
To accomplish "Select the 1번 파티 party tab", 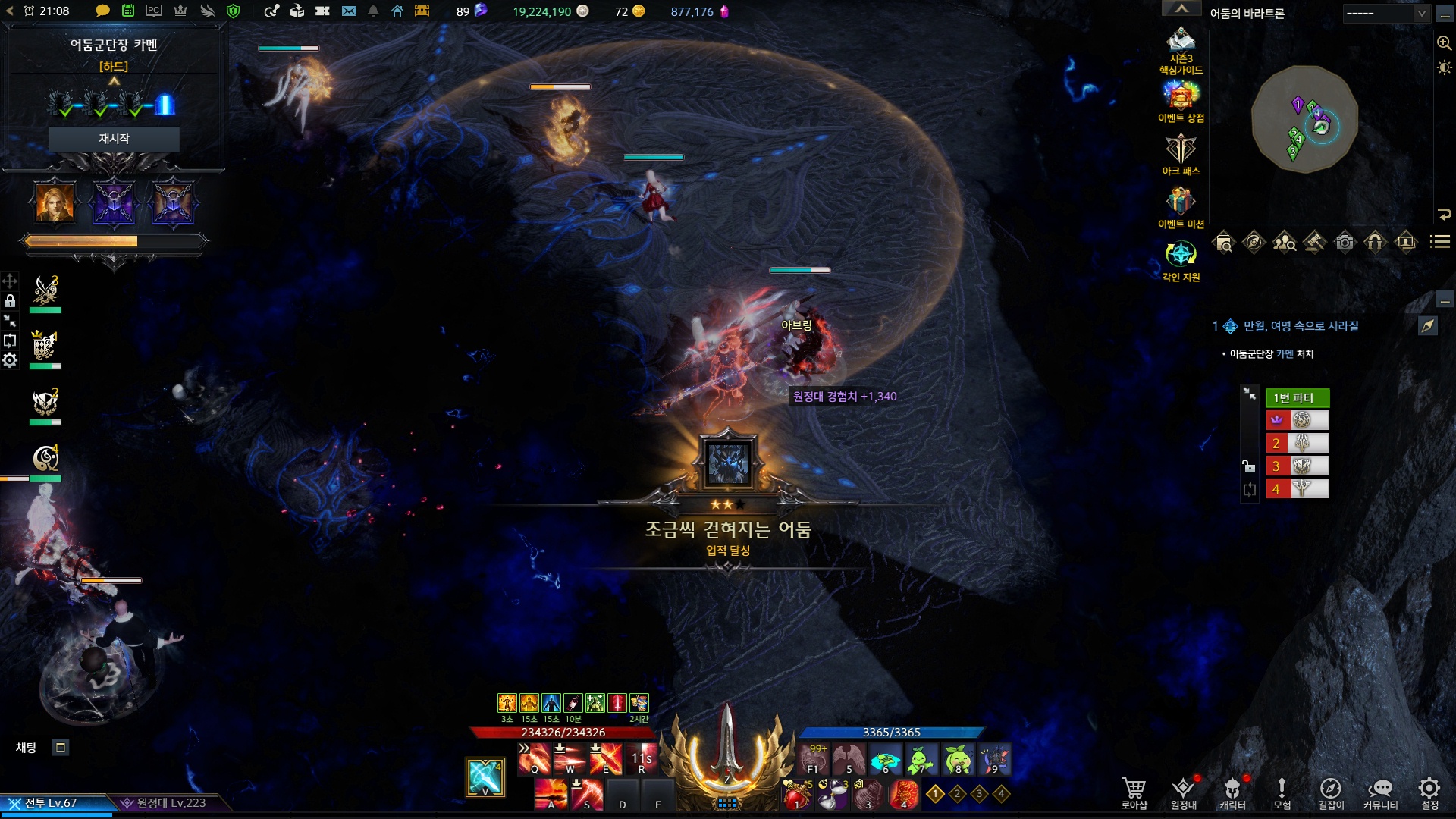I will (x=1297, y=398).
